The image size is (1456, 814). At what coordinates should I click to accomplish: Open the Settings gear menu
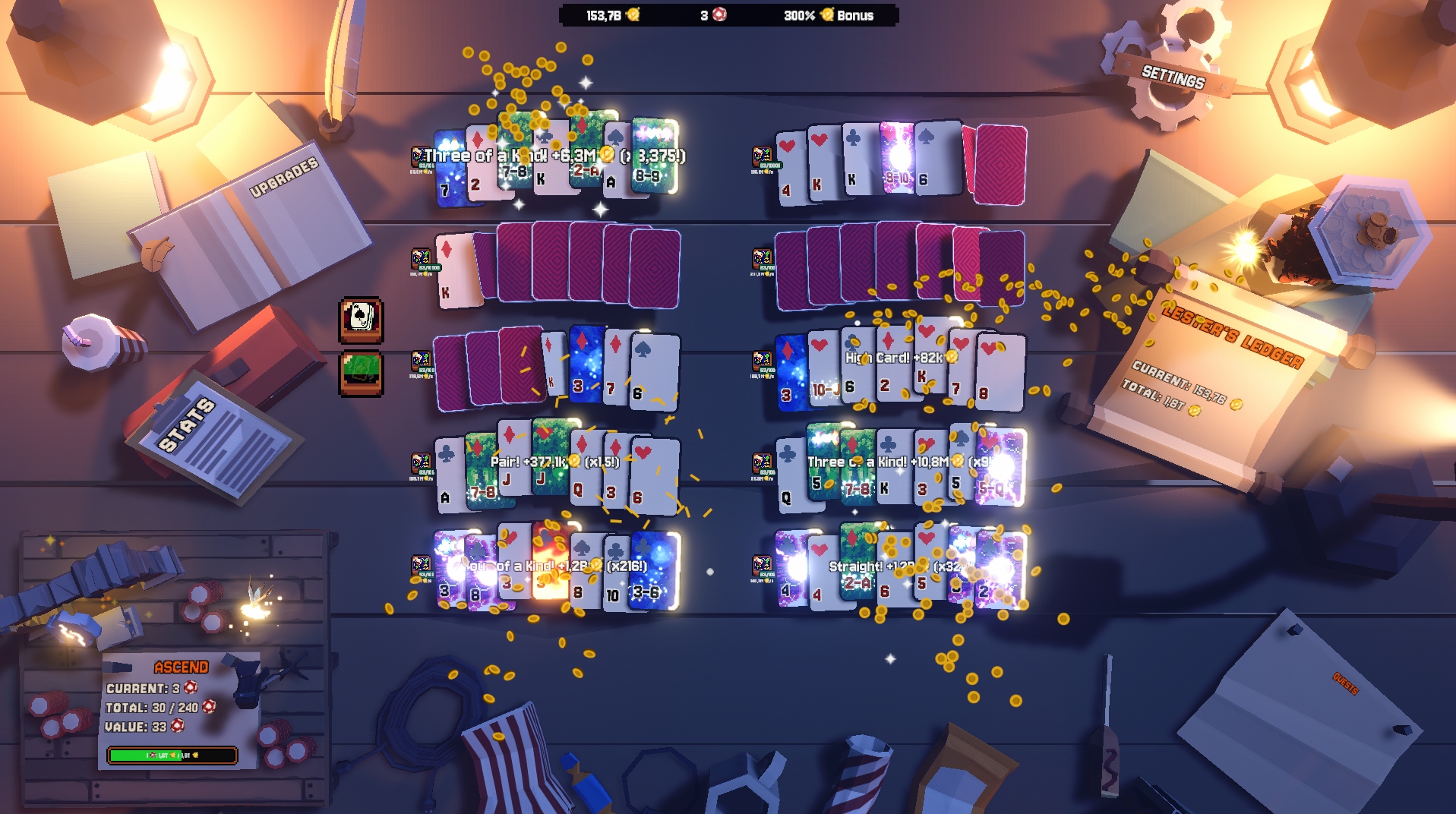pos(1173,76)
